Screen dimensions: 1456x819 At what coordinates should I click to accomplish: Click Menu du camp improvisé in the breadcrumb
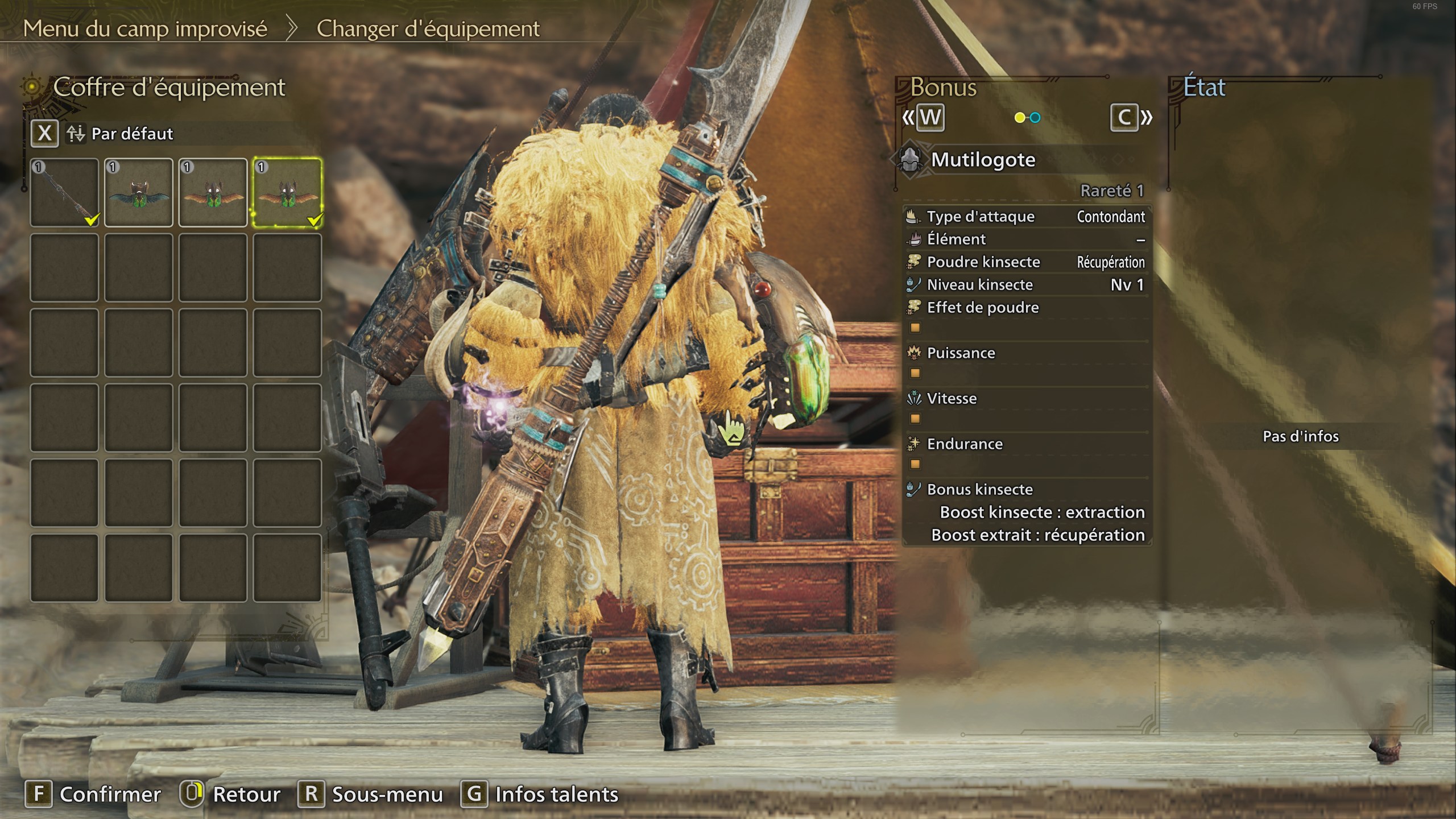pyautogui.click(x=147, y=27)
